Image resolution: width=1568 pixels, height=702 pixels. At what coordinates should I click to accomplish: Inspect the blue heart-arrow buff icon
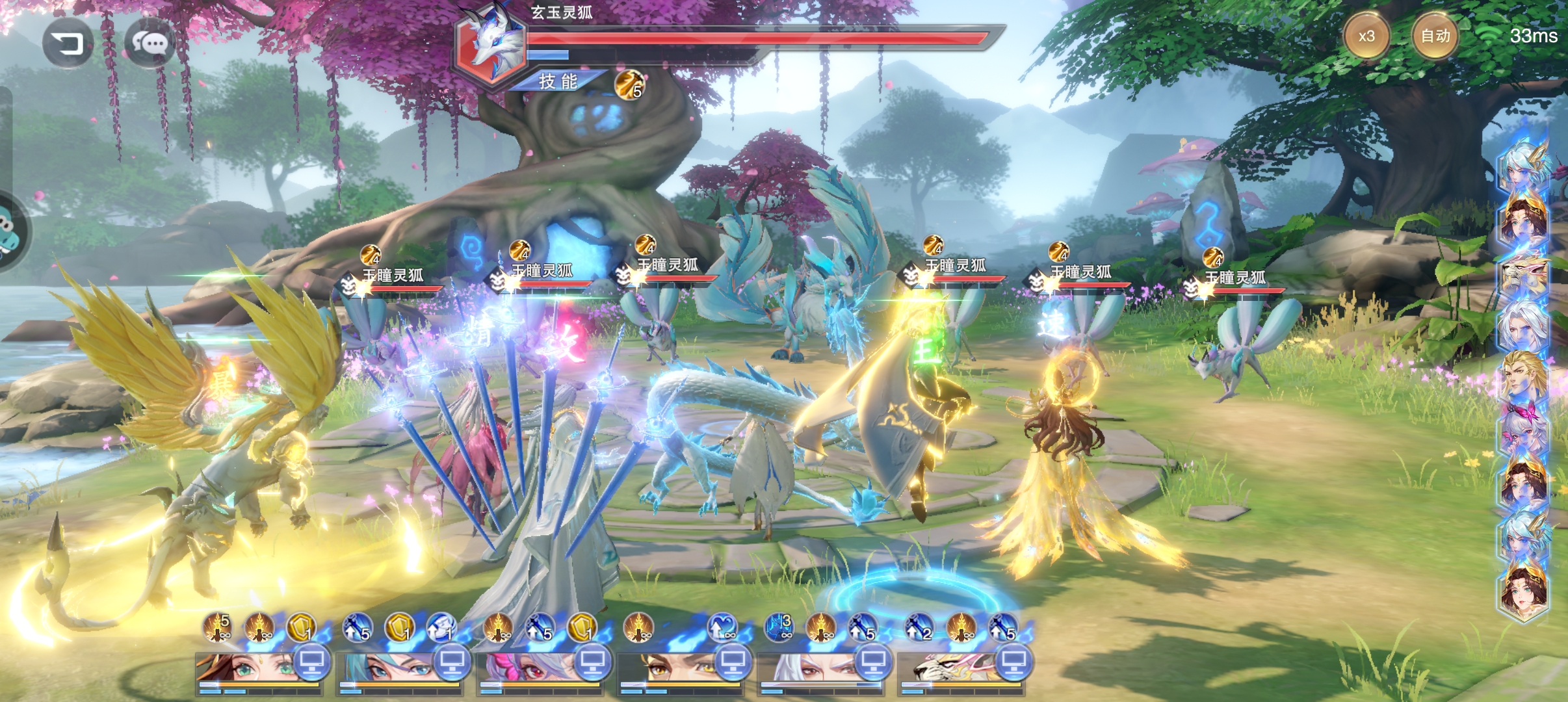click(x=722, y=627)
